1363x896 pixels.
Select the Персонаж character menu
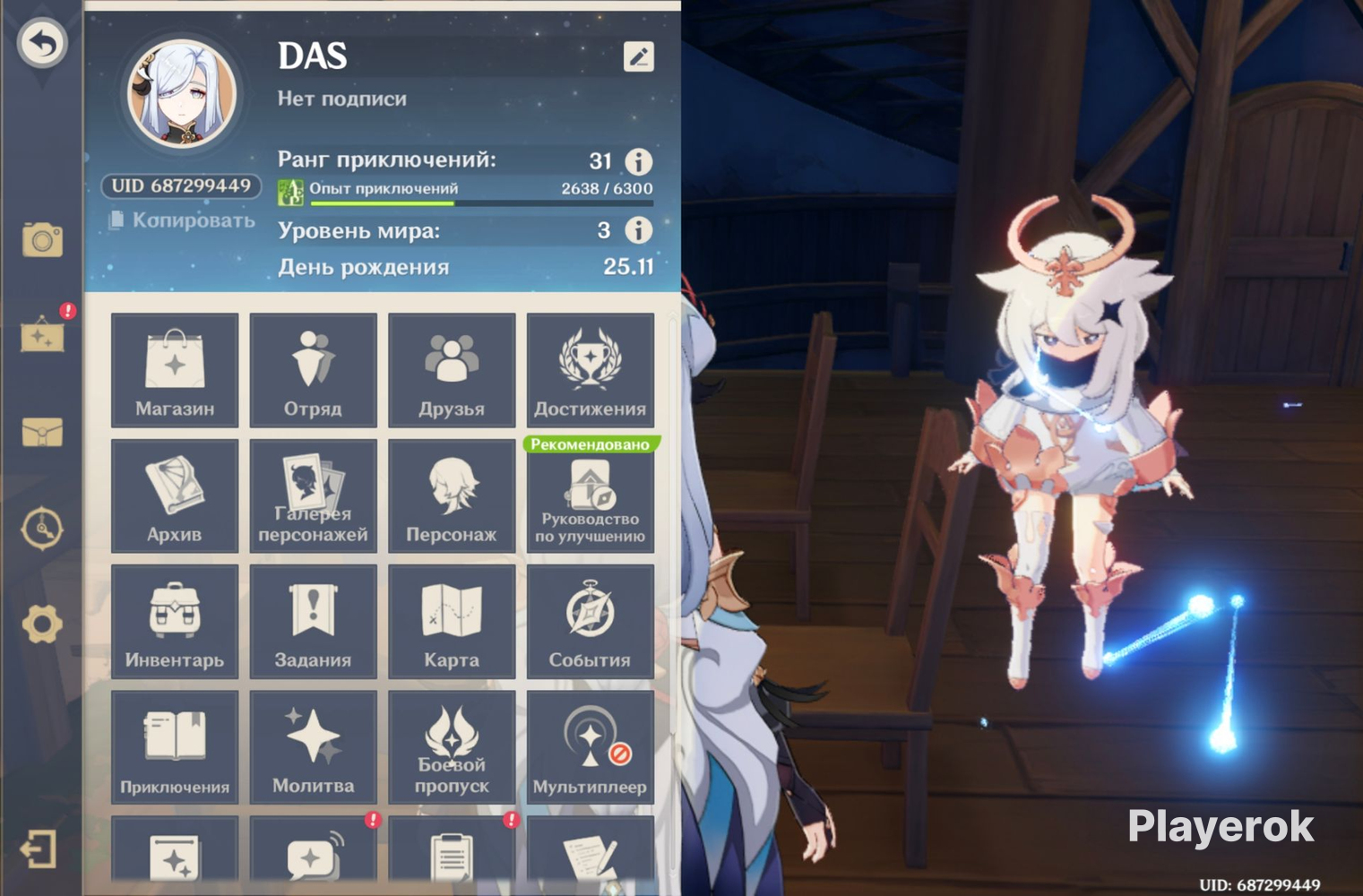(x=452, y=495)
